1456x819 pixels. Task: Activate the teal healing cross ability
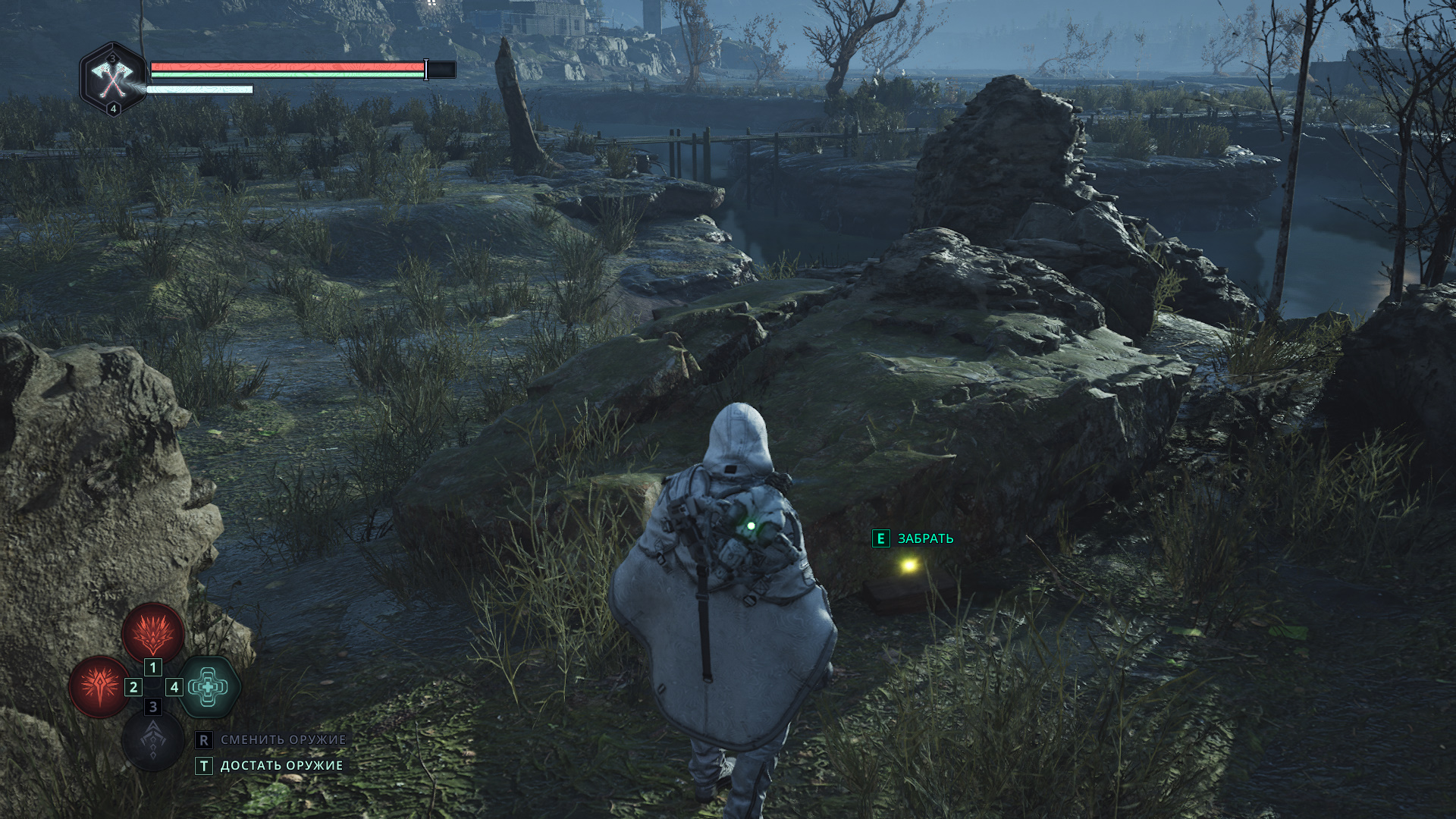pyautogui.click(x=209, y=686)
